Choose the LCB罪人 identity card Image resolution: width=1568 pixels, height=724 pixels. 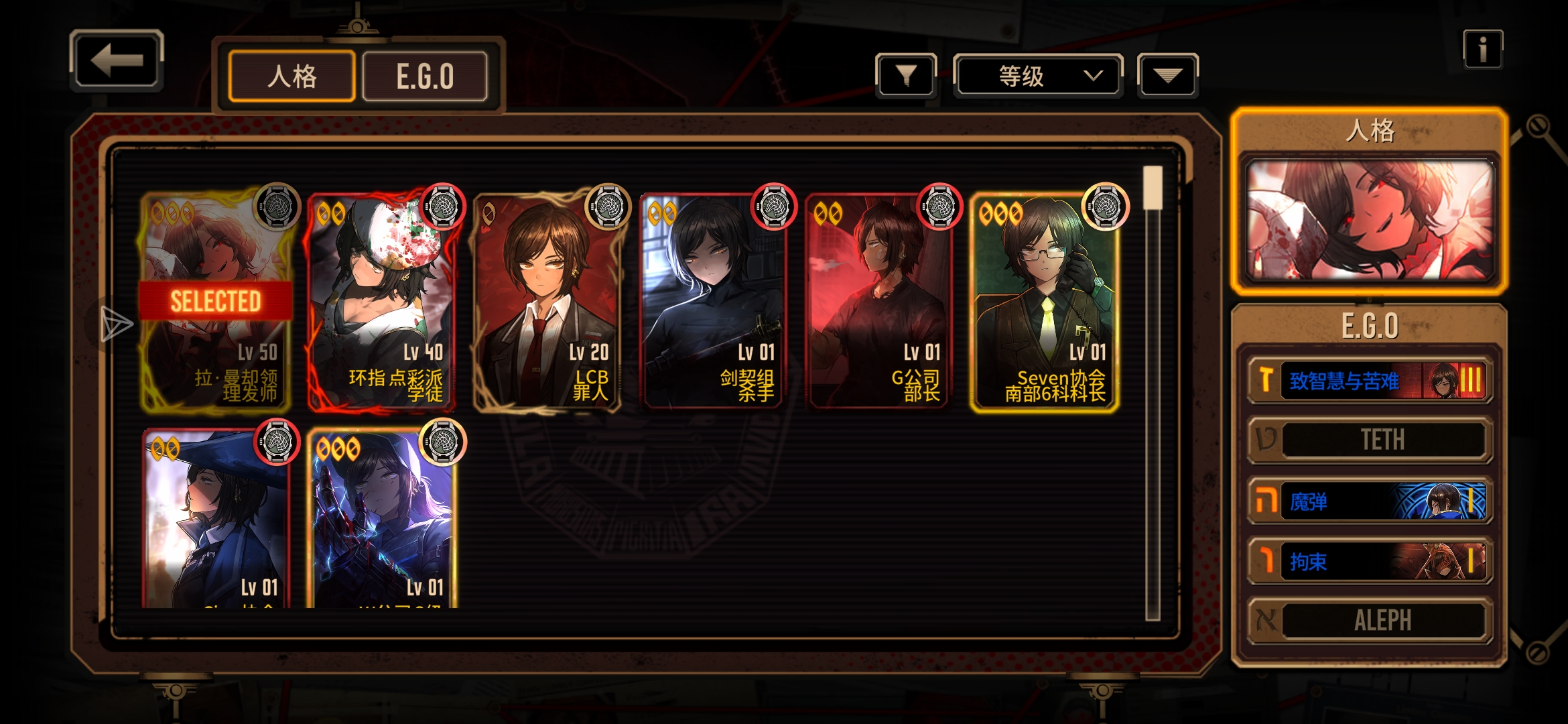(x=547, y=302)
